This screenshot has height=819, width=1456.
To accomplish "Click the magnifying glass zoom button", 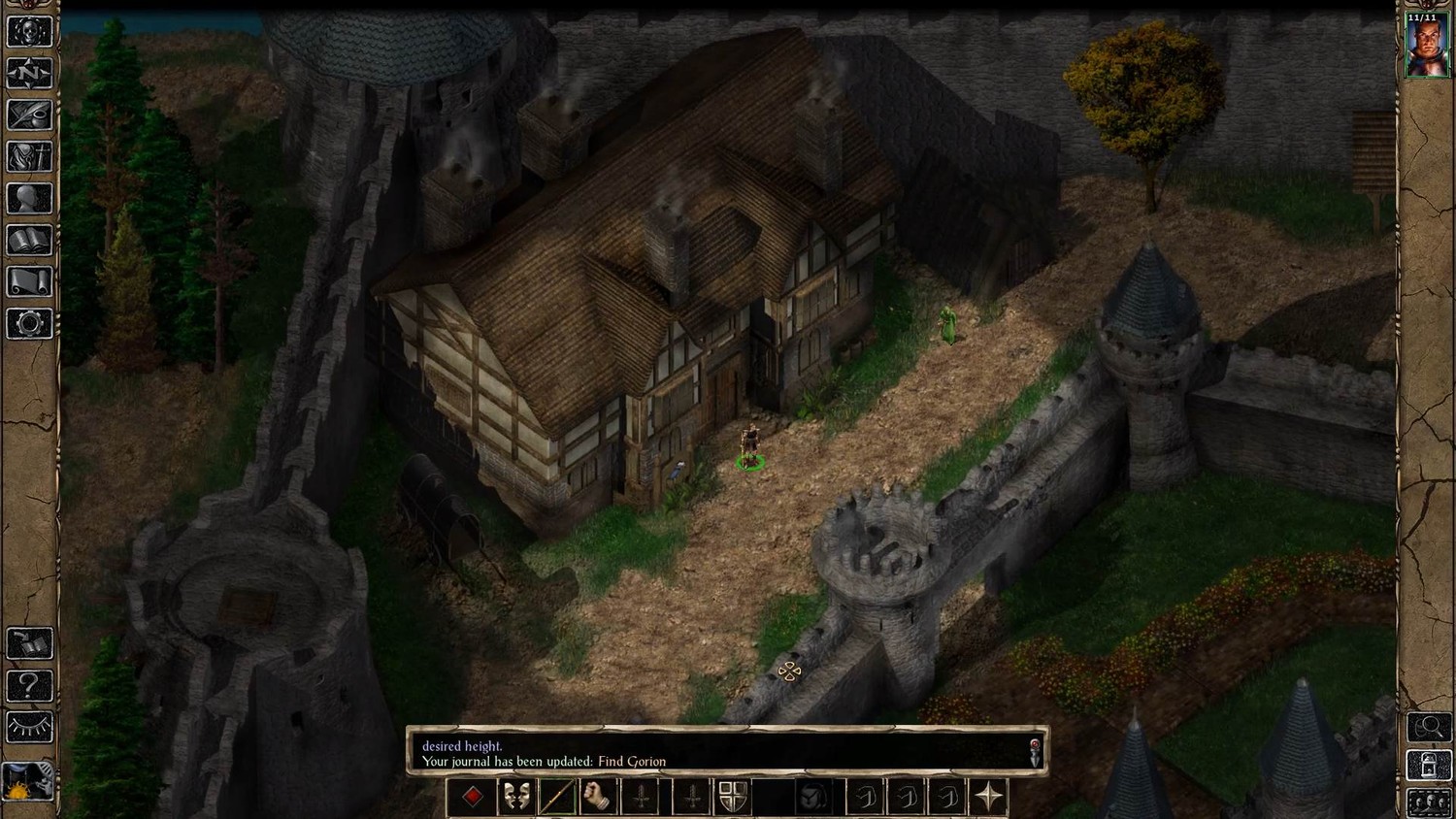I will coord(1429,726).
